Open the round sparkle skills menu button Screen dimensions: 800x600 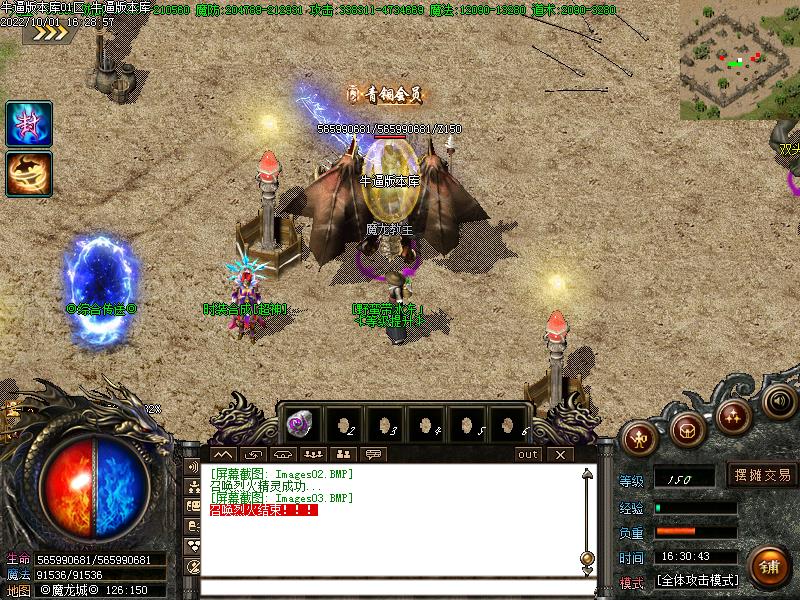pyautogui.click(x=734, y=414)
